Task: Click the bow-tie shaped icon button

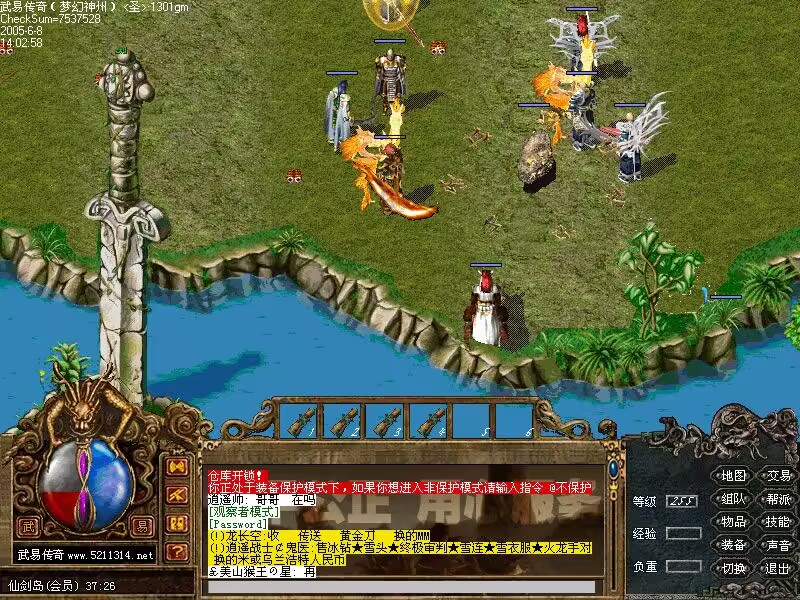Action: [177, 467]
